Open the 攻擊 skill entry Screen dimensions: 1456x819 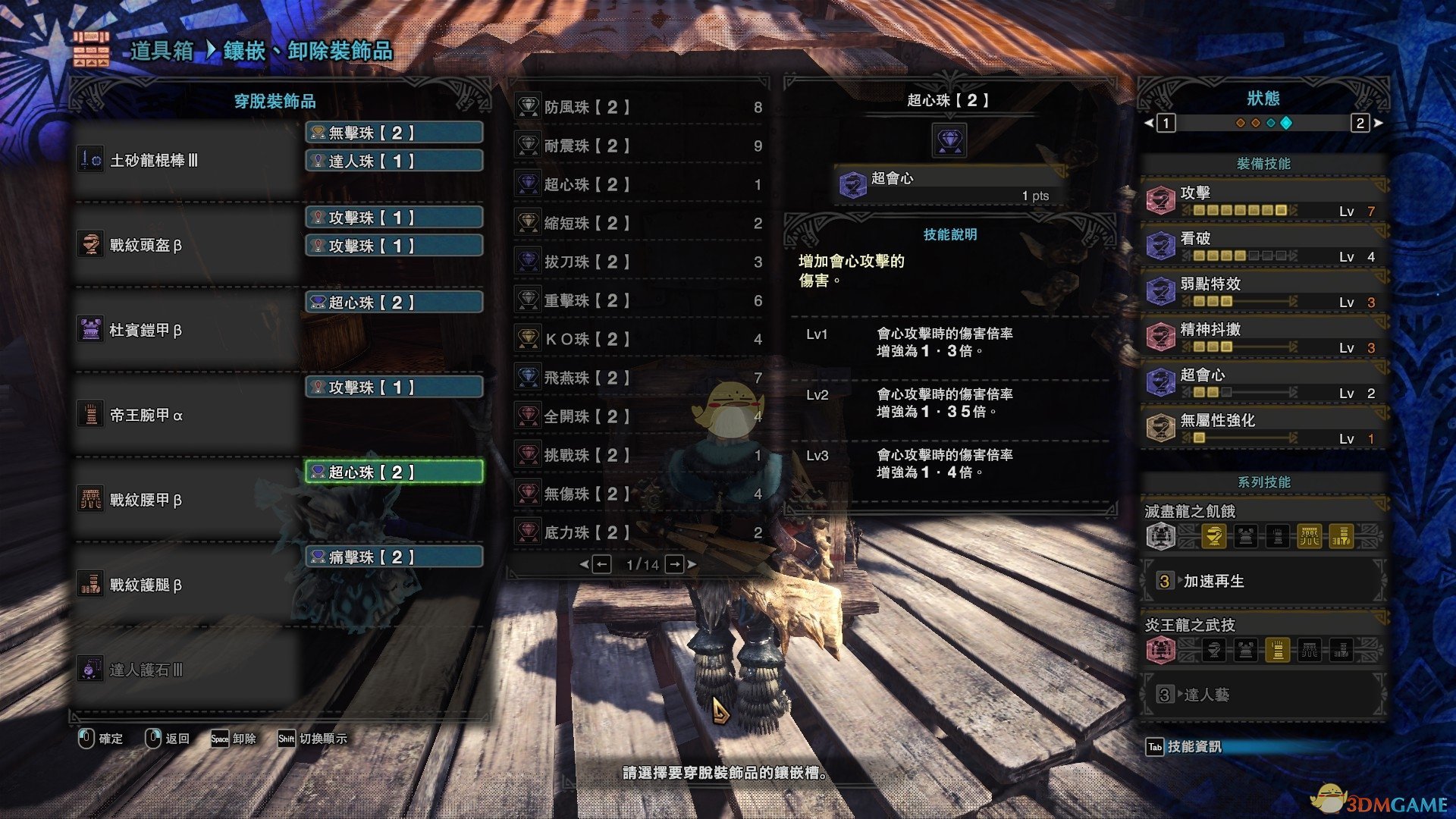click(1263, 201)
